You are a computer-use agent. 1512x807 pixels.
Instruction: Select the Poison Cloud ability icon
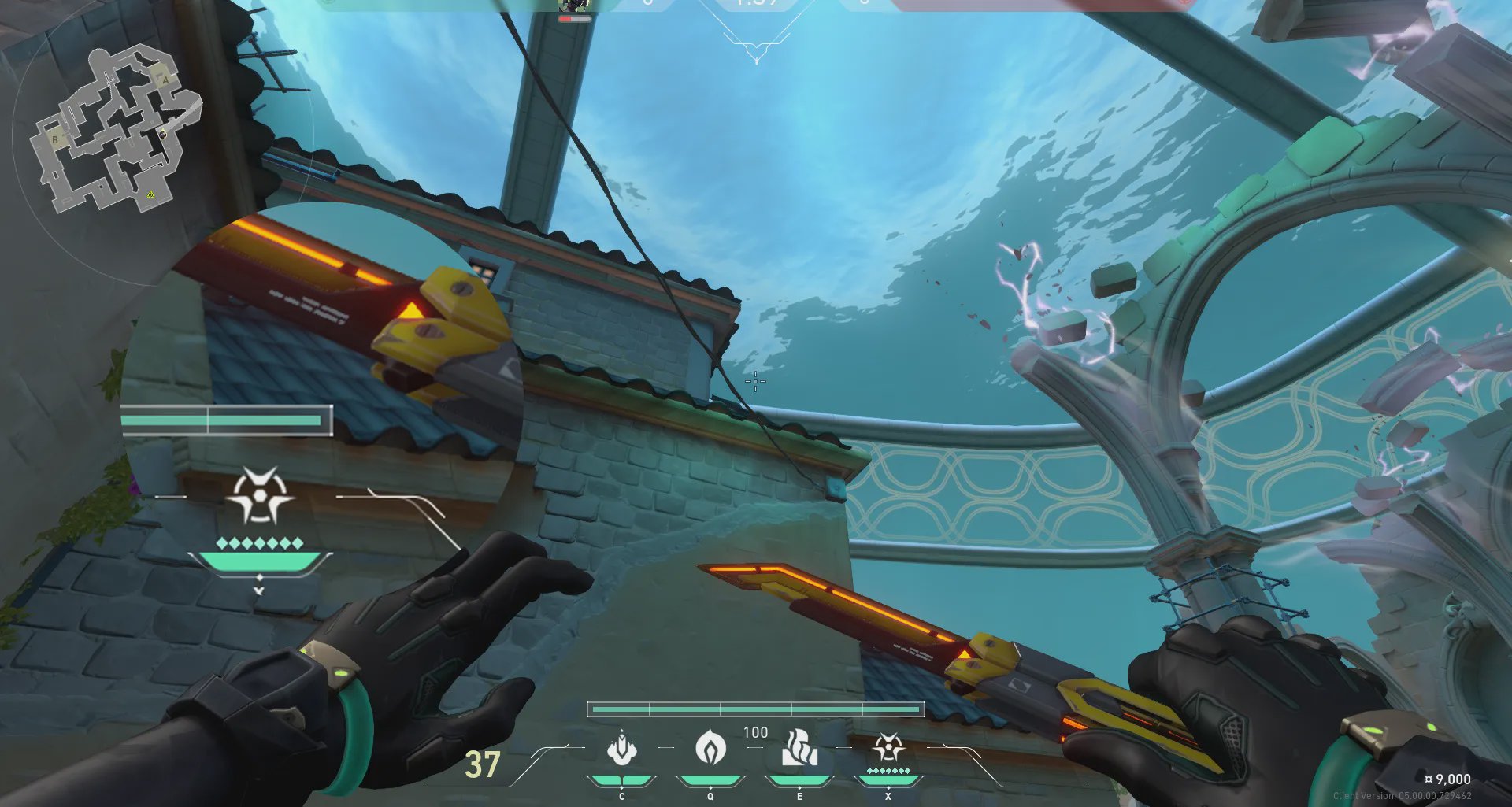tap(710, 748)
